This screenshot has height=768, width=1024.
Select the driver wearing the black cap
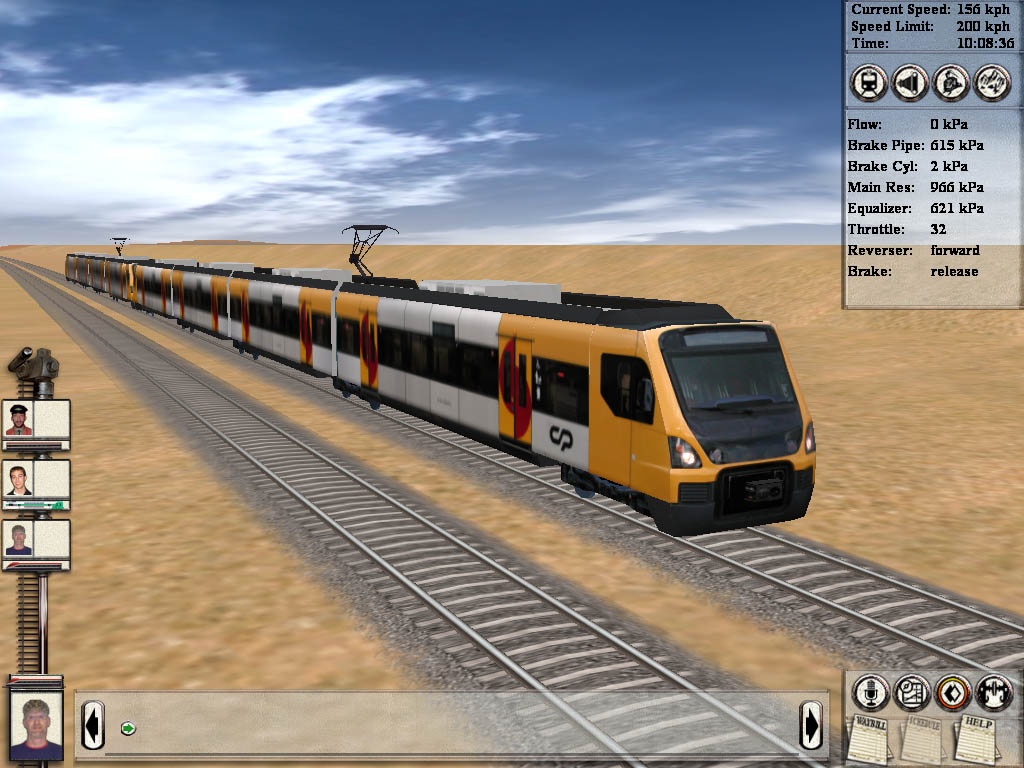click(x=19, y=419)
